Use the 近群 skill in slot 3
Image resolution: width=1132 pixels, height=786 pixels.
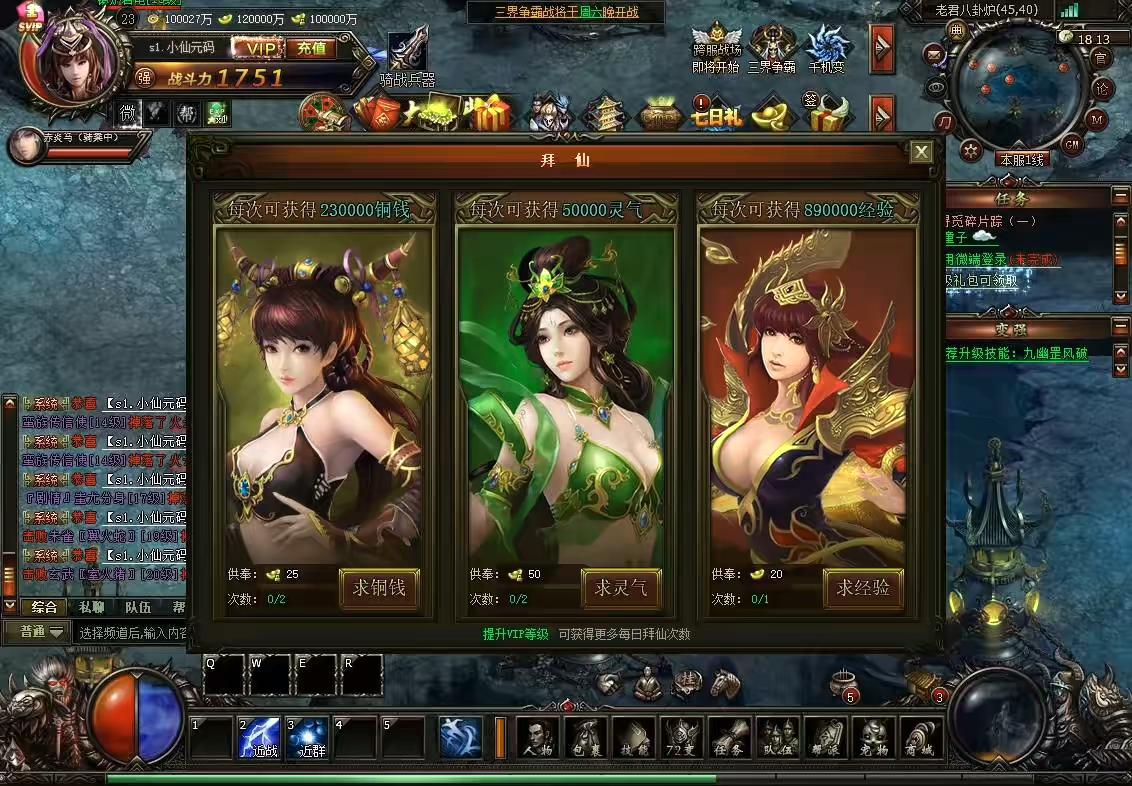tap(307, 738)
